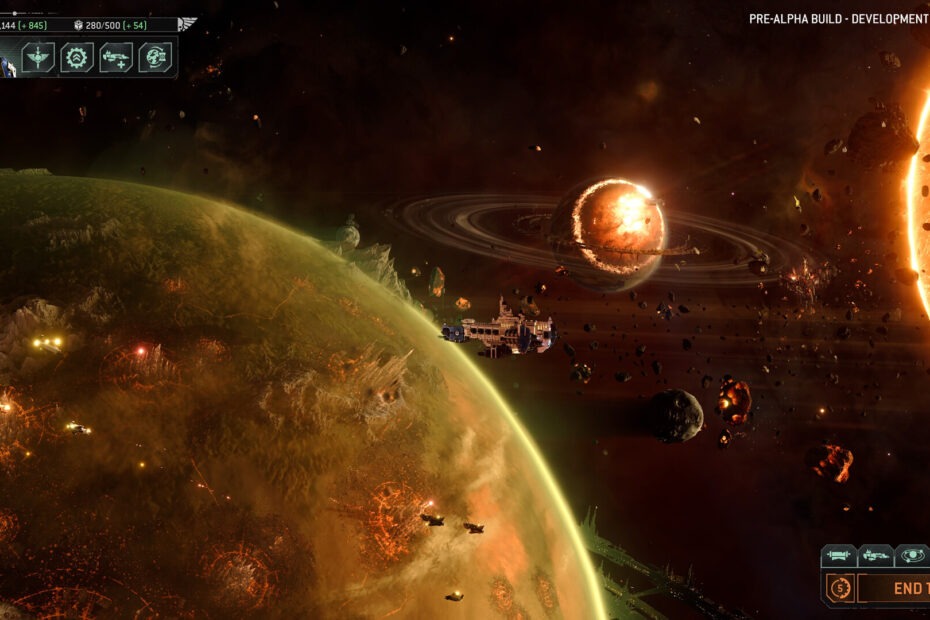Show the orbiting planet system tab

coord(911,555)
